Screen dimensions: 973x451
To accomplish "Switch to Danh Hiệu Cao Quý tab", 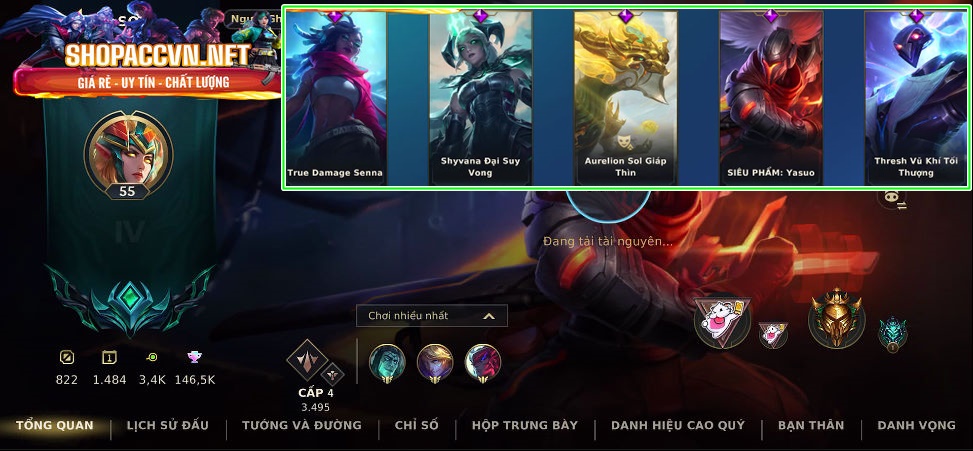I will point(677,426).
